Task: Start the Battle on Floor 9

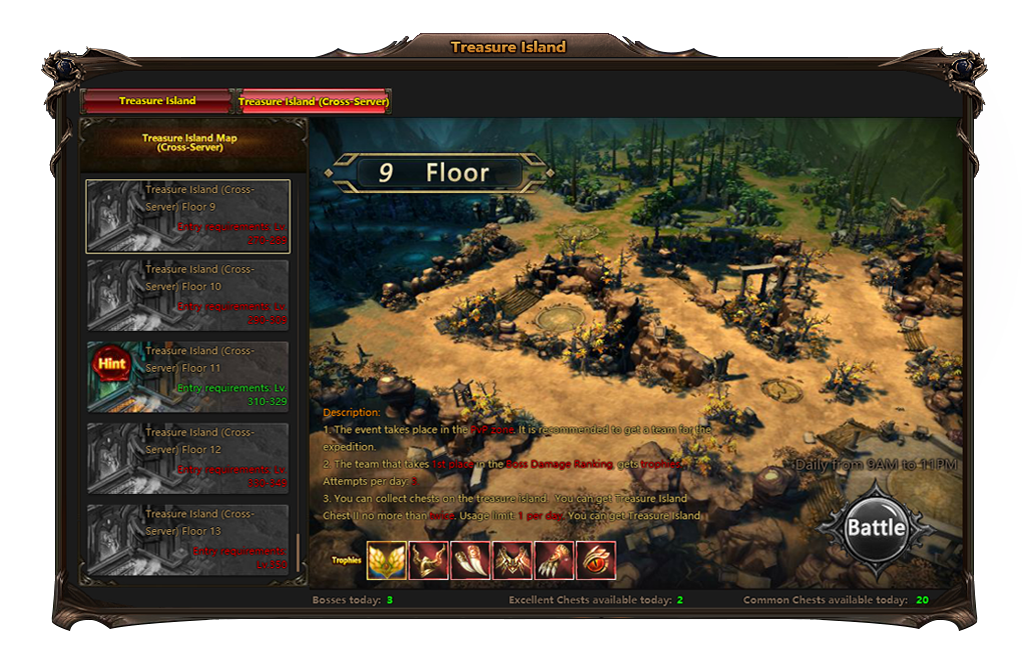Action: (x=876, y=528)
